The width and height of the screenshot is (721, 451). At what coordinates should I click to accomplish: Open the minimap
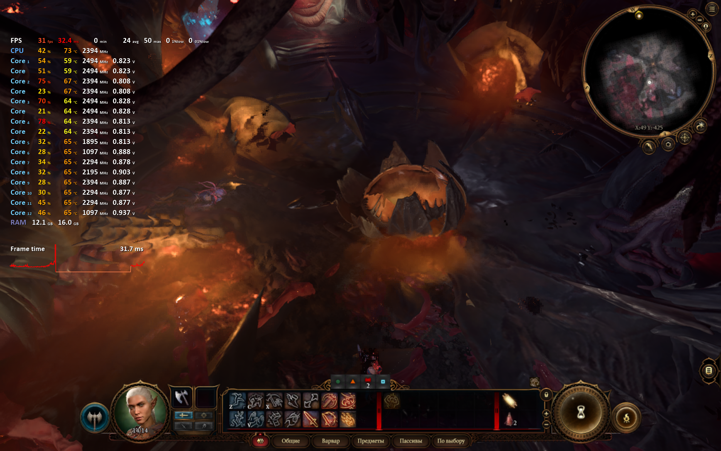(x=648, y=70)
